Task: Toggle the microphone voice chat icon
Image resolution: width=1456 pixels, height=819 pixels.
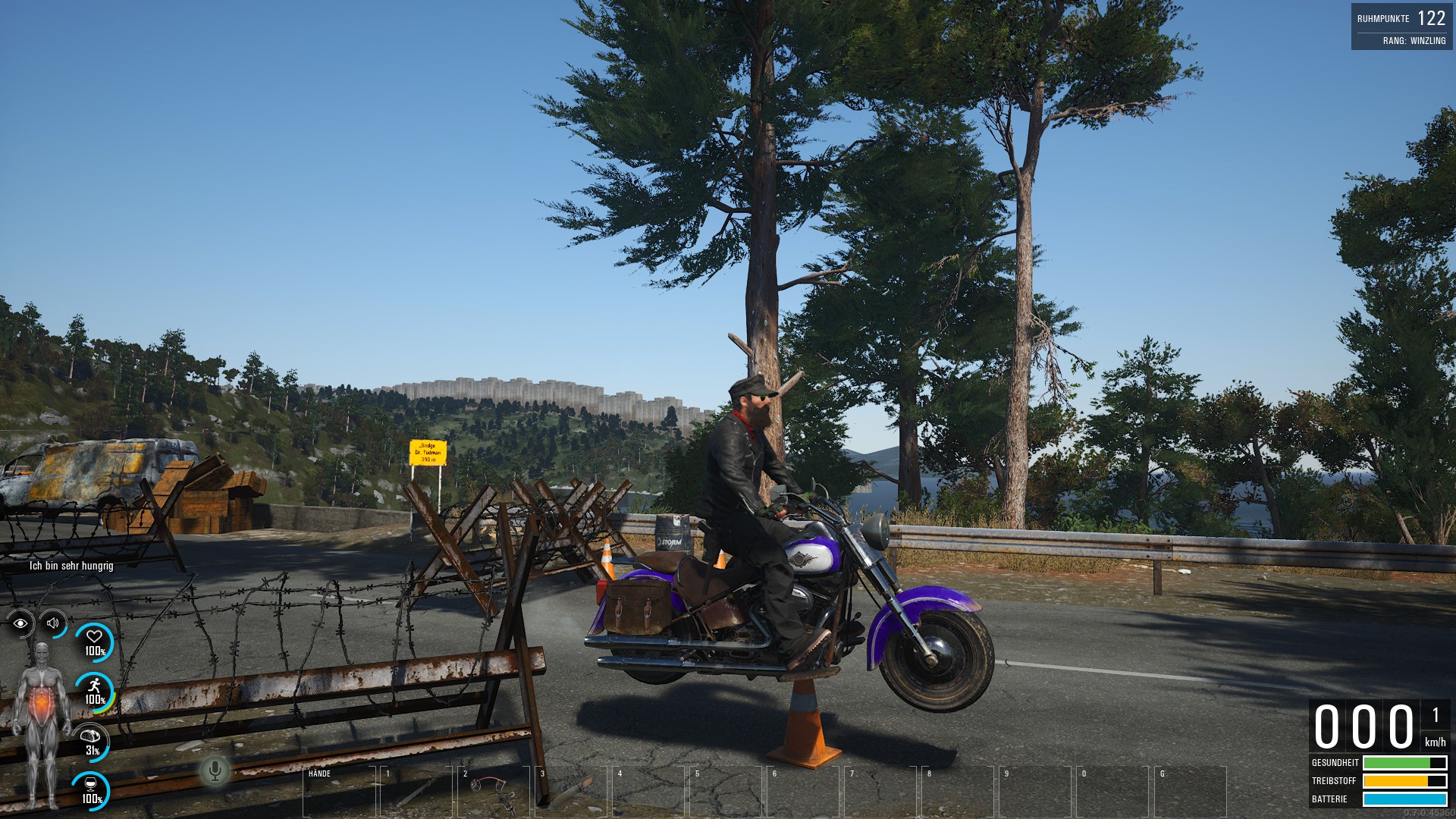Action: (x=215, y=771)
